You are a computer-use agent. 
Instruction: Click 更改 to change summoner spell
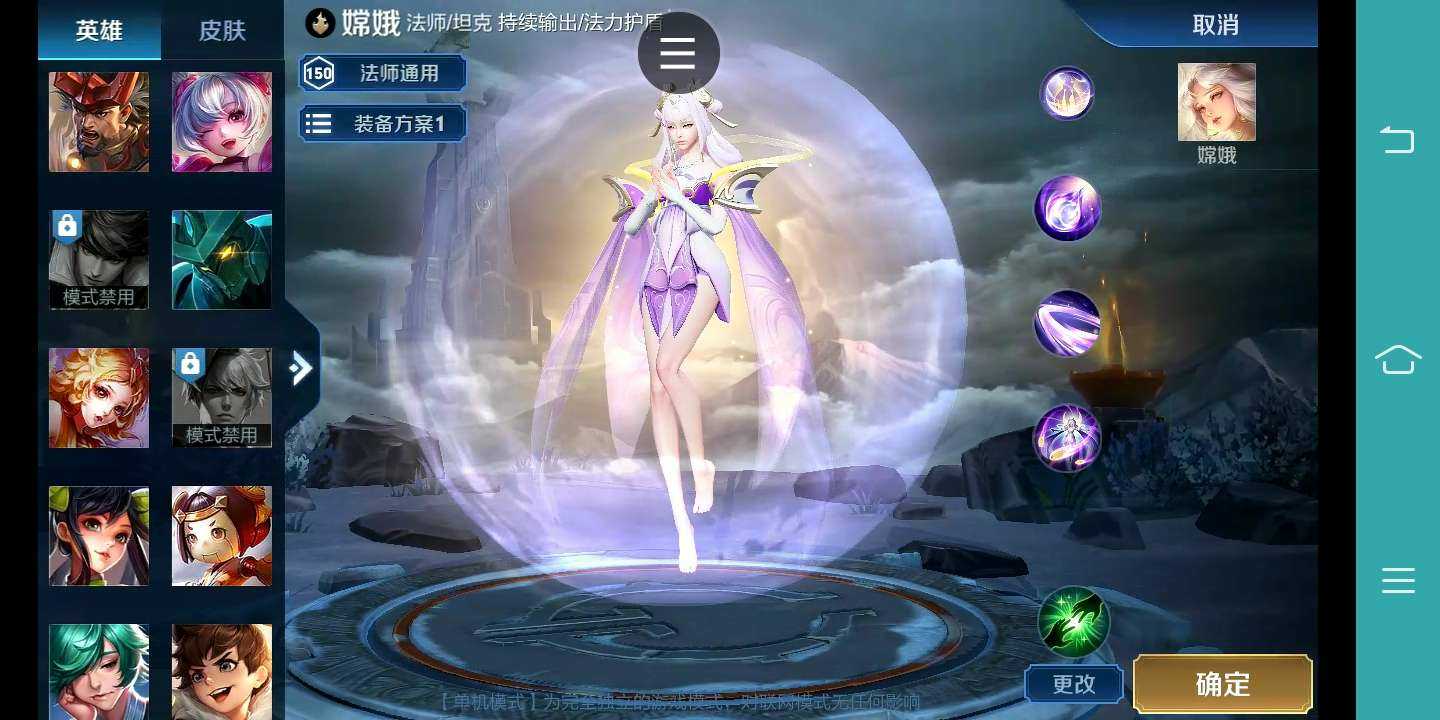click(1074, 684)
